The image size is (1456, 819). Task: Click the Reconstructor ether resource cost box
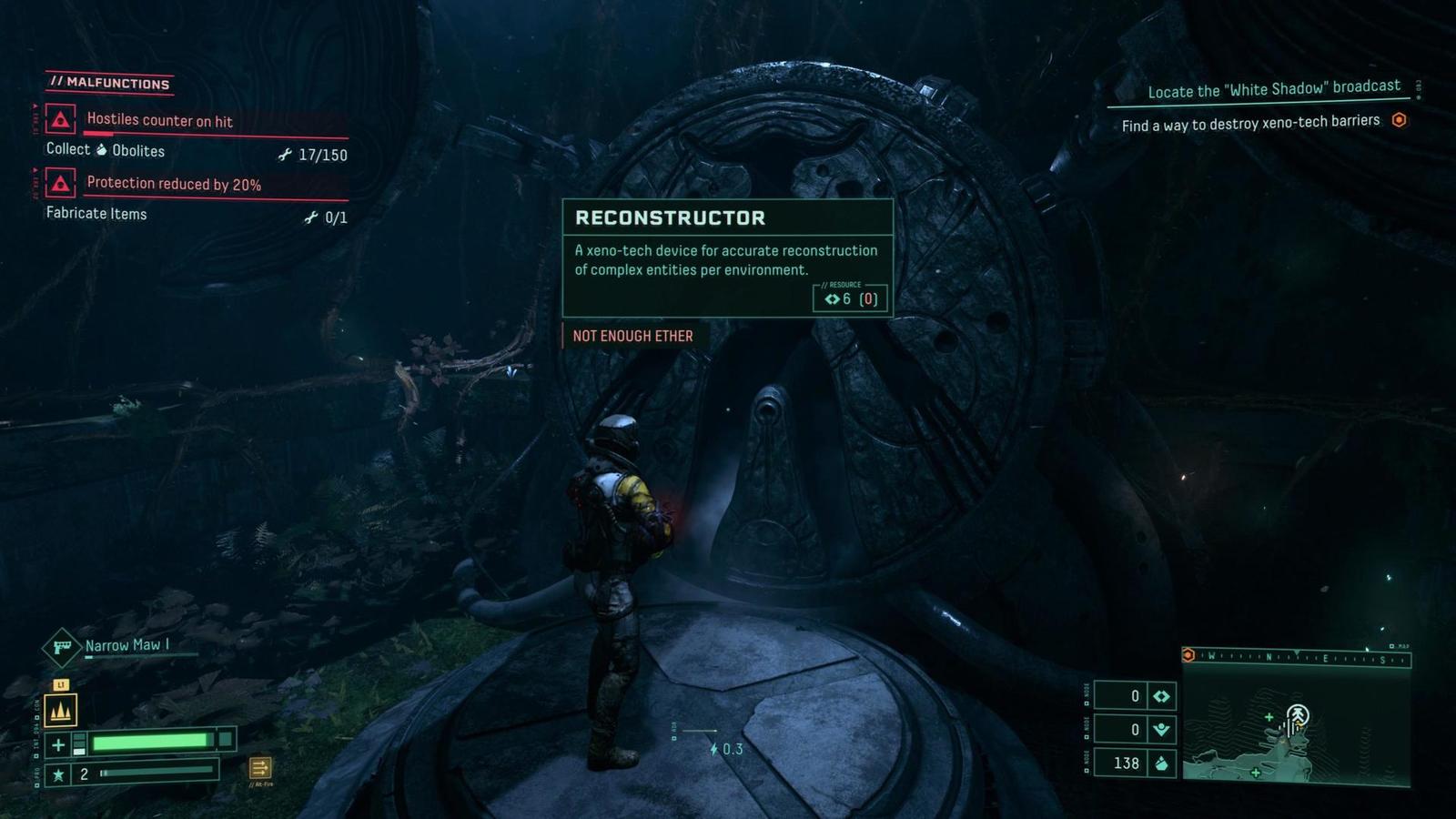pyautogui.click(x=850, y=298)
